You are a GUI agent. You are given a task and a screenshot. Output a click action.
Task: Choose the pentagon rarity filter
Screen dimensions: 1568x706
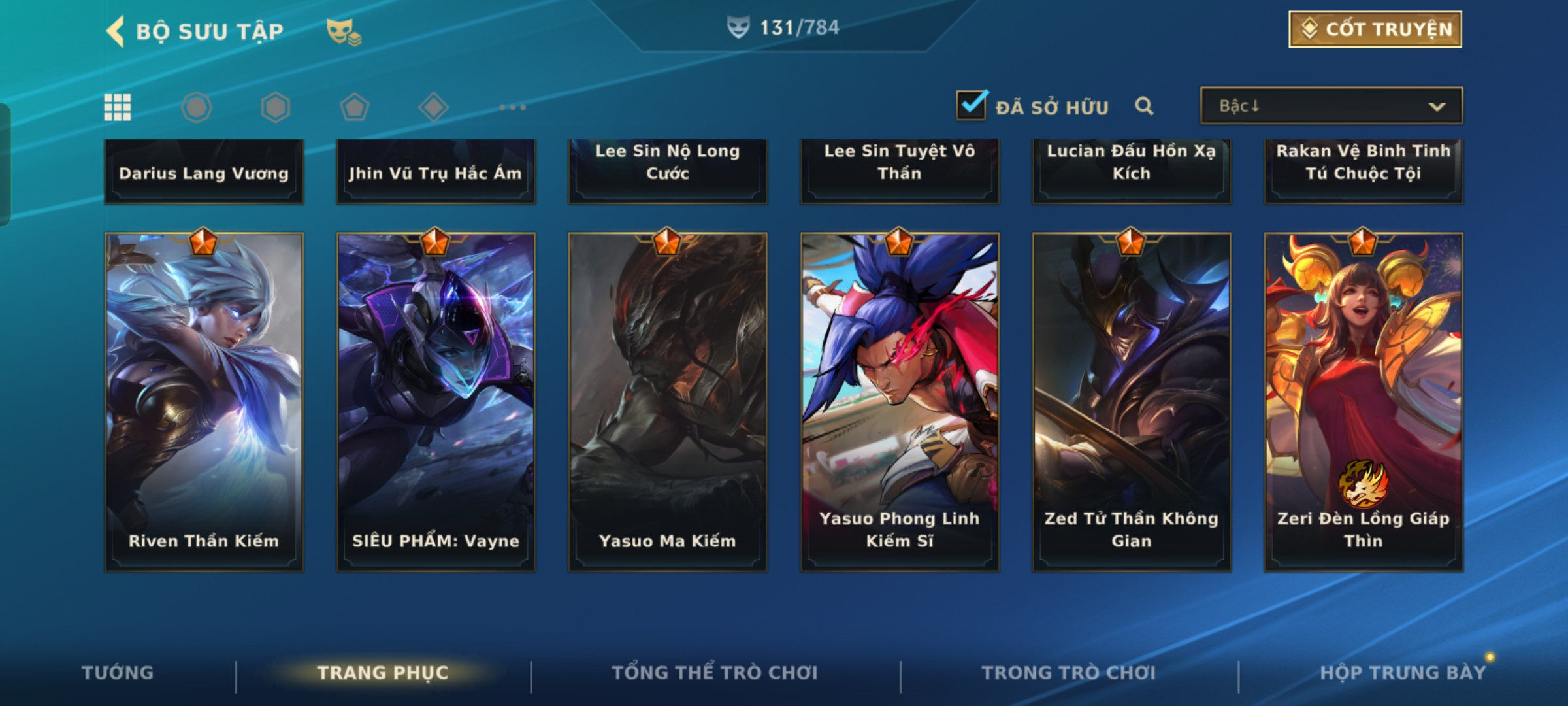click(x=354, y=107)
